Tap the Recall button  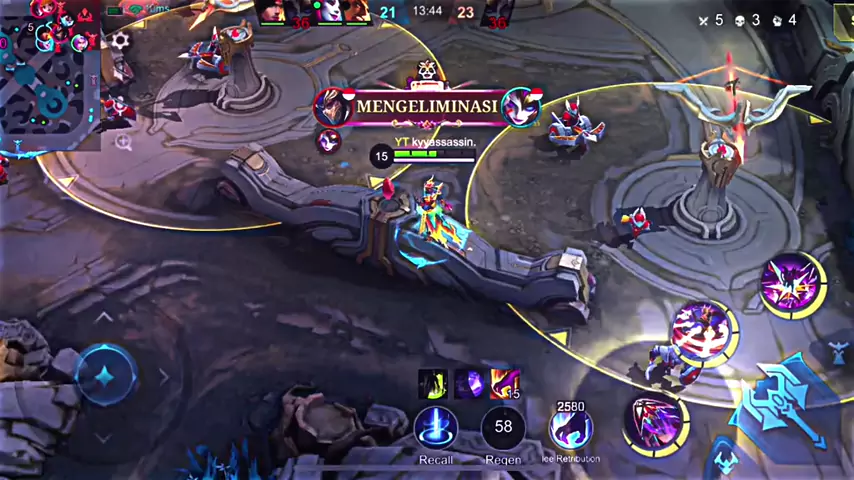[x=436, y=429]
